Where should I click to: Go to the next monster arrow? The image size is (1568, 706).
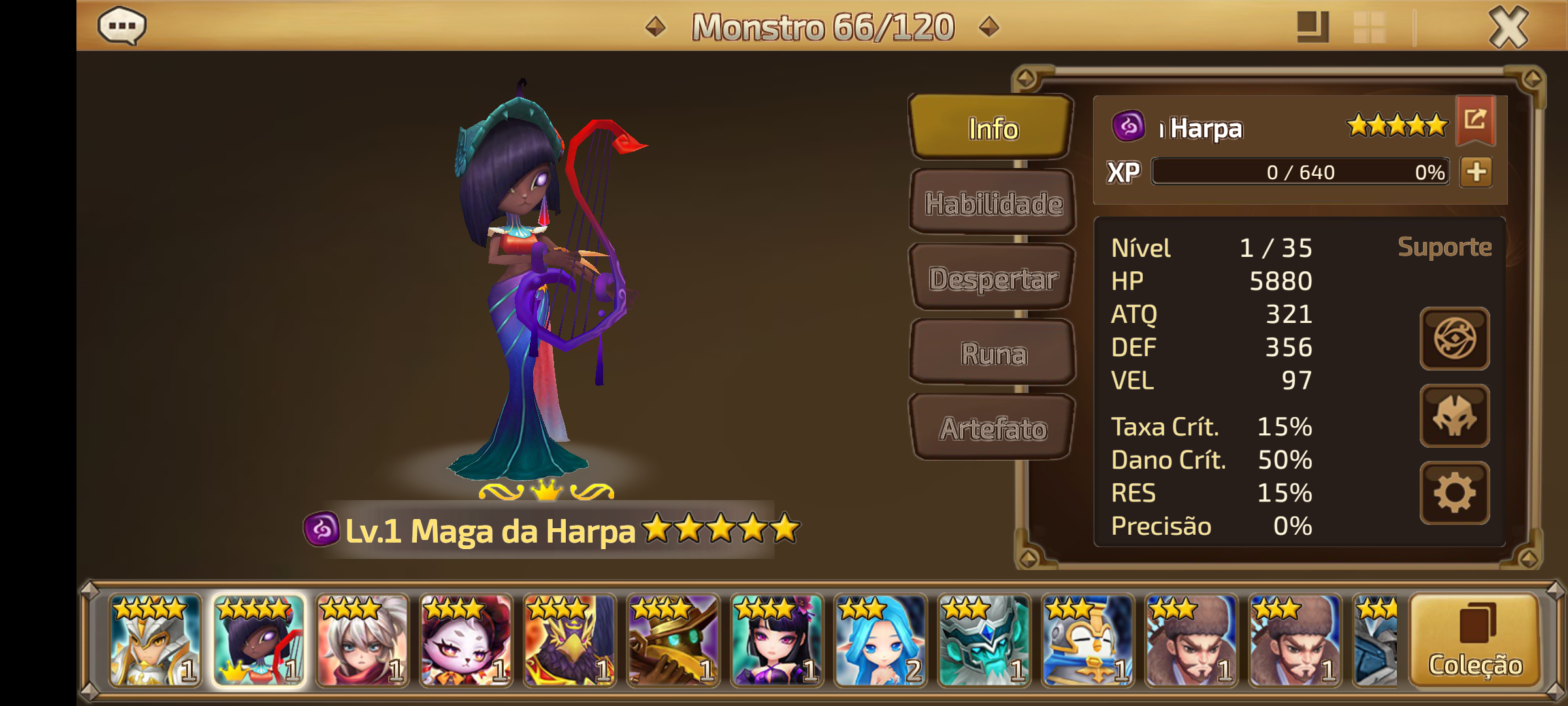tap(989, 27)
